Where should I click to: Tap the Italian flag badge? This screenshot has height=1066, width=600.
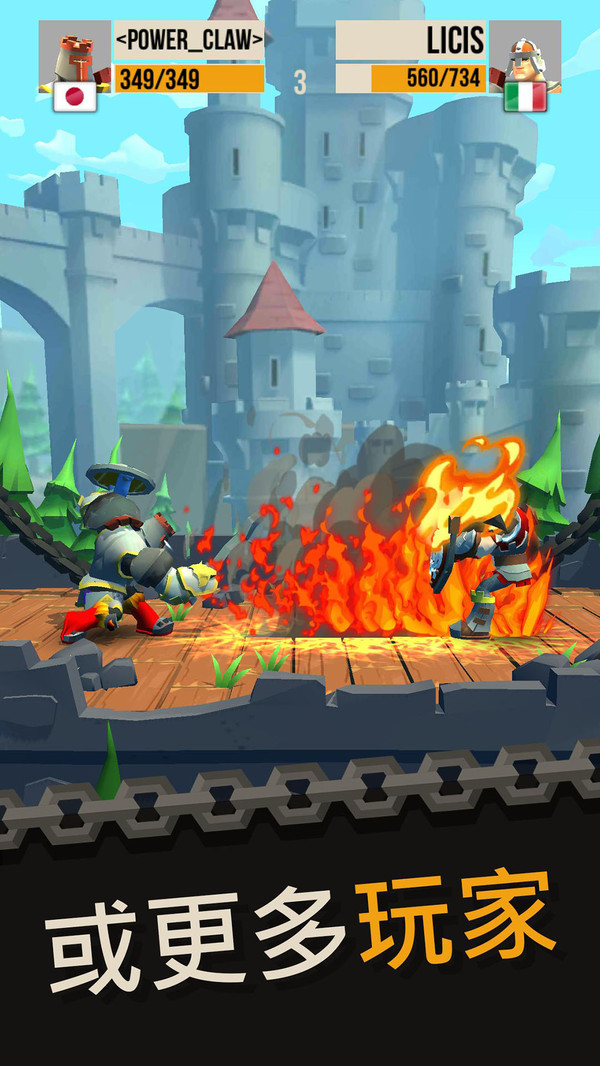(524, 97)
